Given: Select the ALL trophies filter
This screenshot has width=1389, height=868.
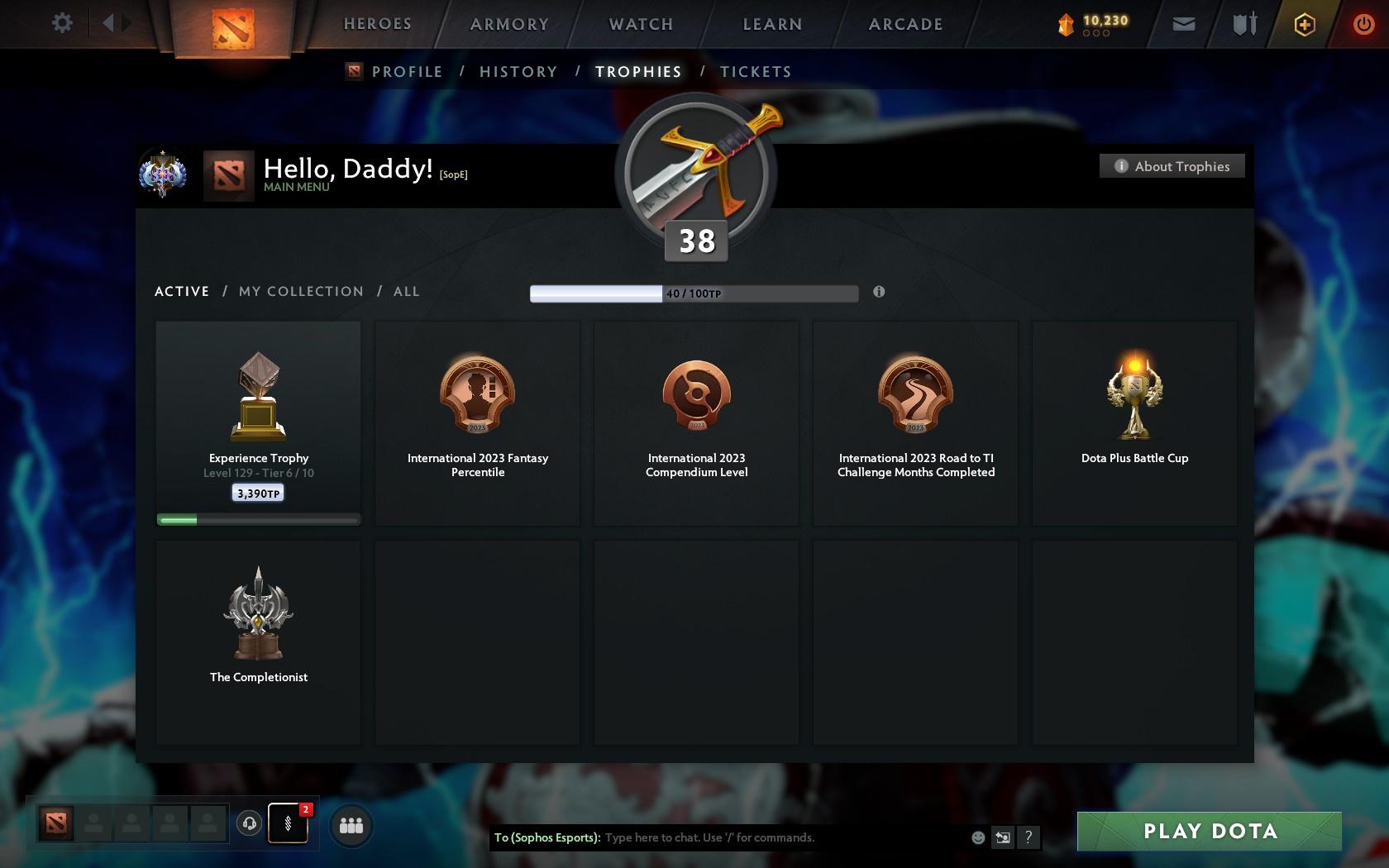Looking at the screenshot, I should pyautogui.click(x=406, y=291).
